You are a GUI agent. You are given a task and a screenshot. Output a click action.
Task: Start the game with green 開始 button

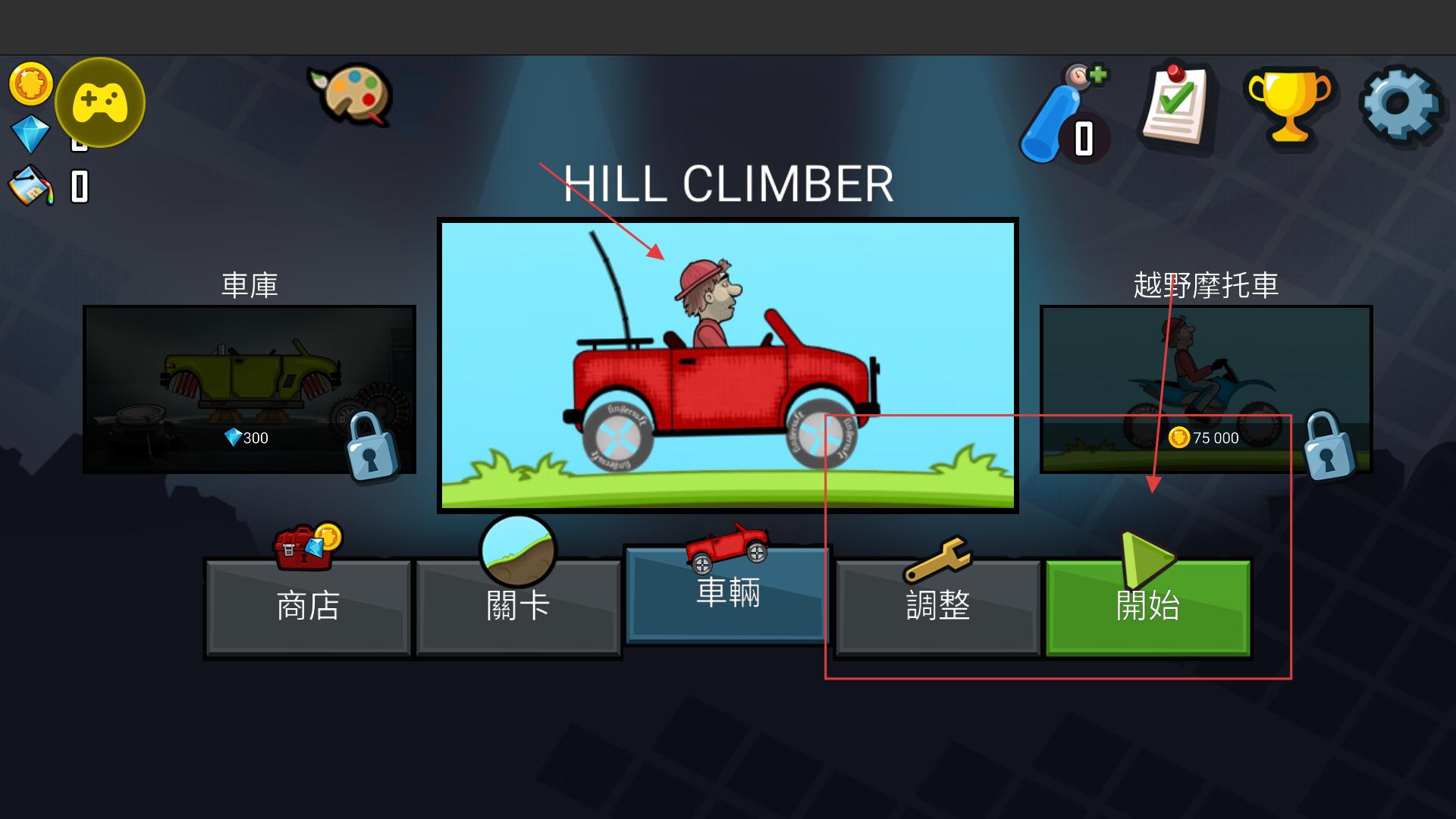coord(1147,606)
